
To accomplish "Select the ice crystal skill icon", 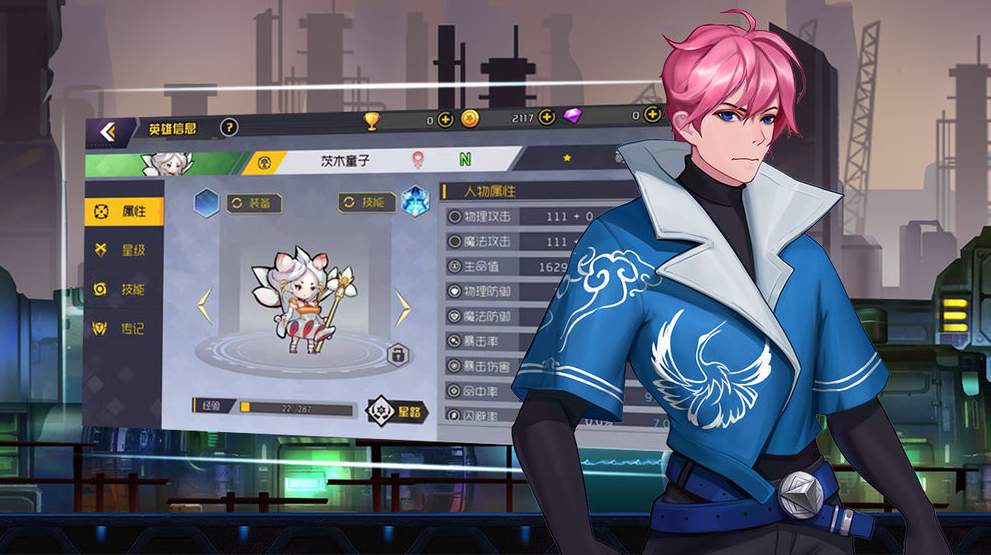I will 415,201.
